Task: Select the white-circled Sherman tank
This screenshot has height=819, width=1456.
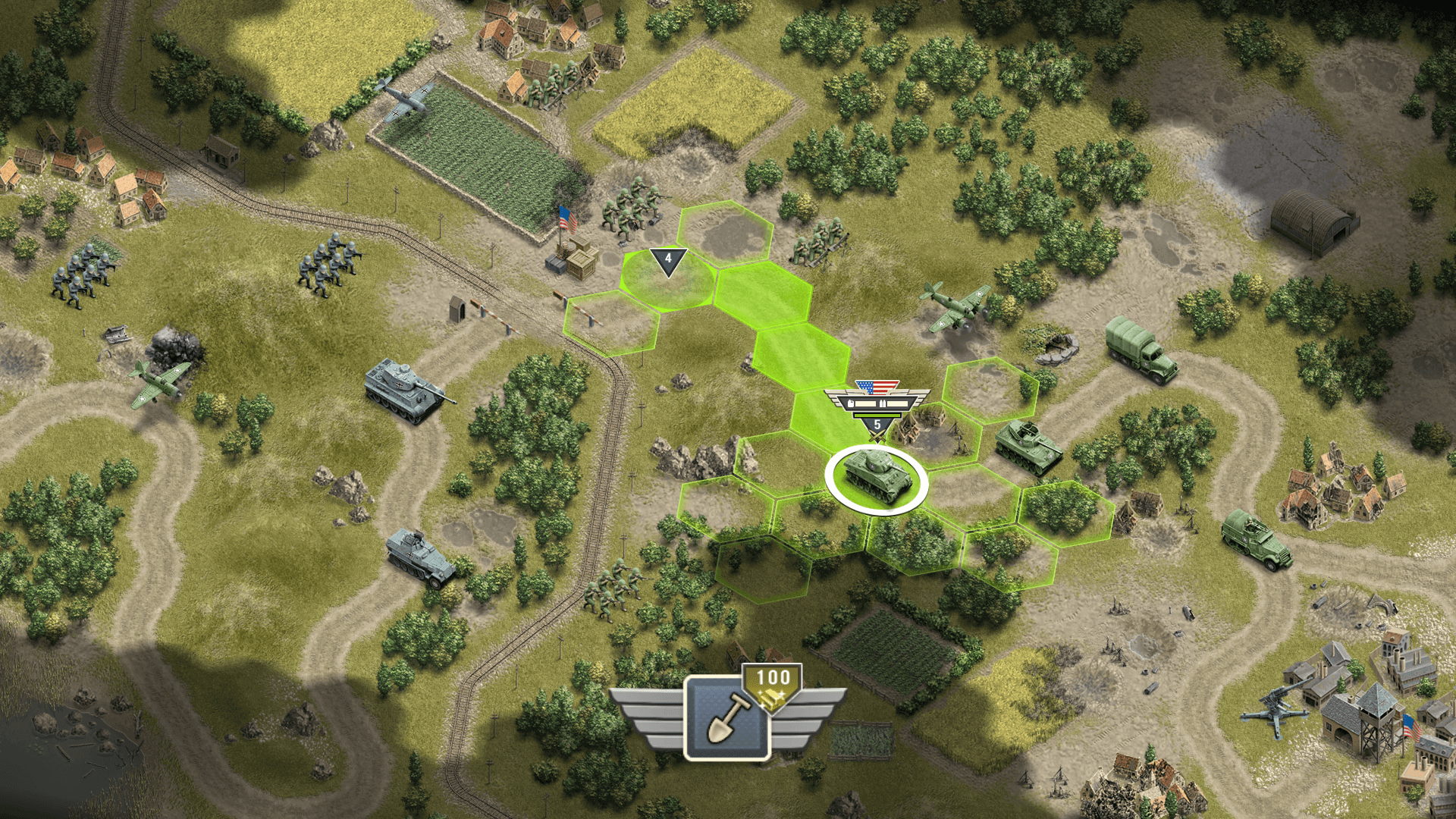Action: [x=876, y=479]
